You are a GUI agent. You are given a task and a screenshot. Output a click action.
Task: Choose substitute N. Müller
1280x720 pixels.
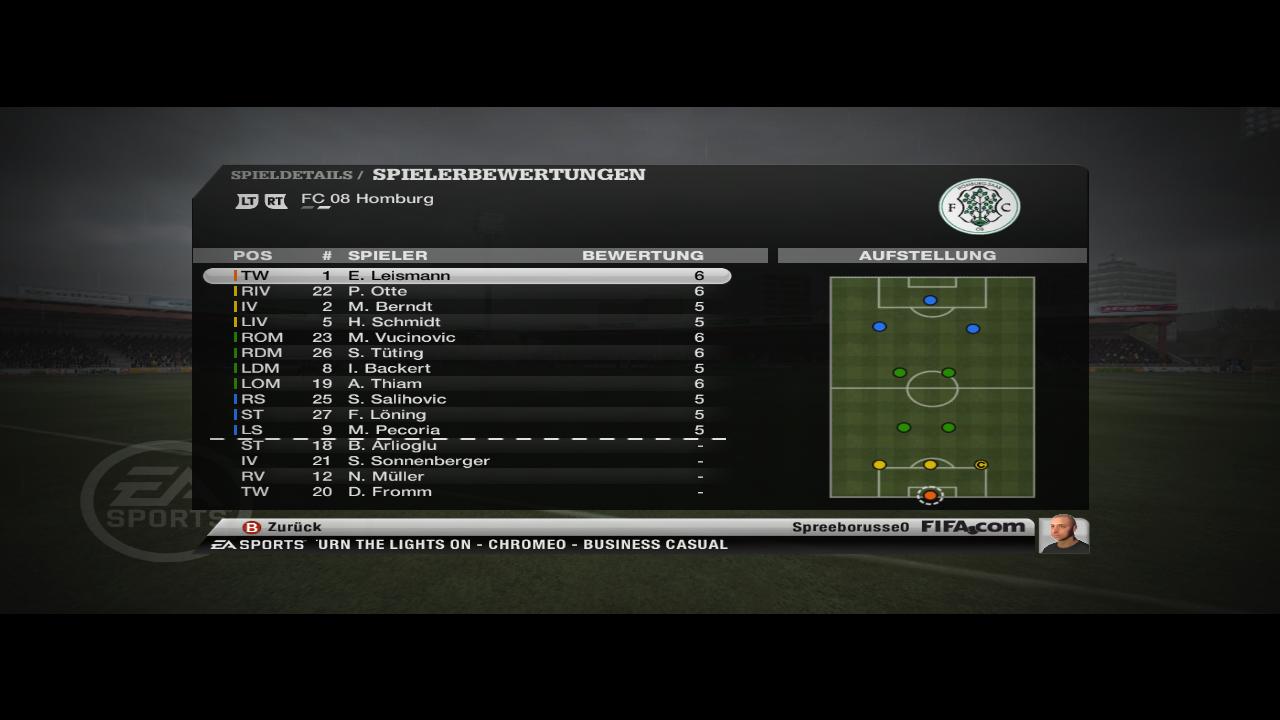(467, 477)
